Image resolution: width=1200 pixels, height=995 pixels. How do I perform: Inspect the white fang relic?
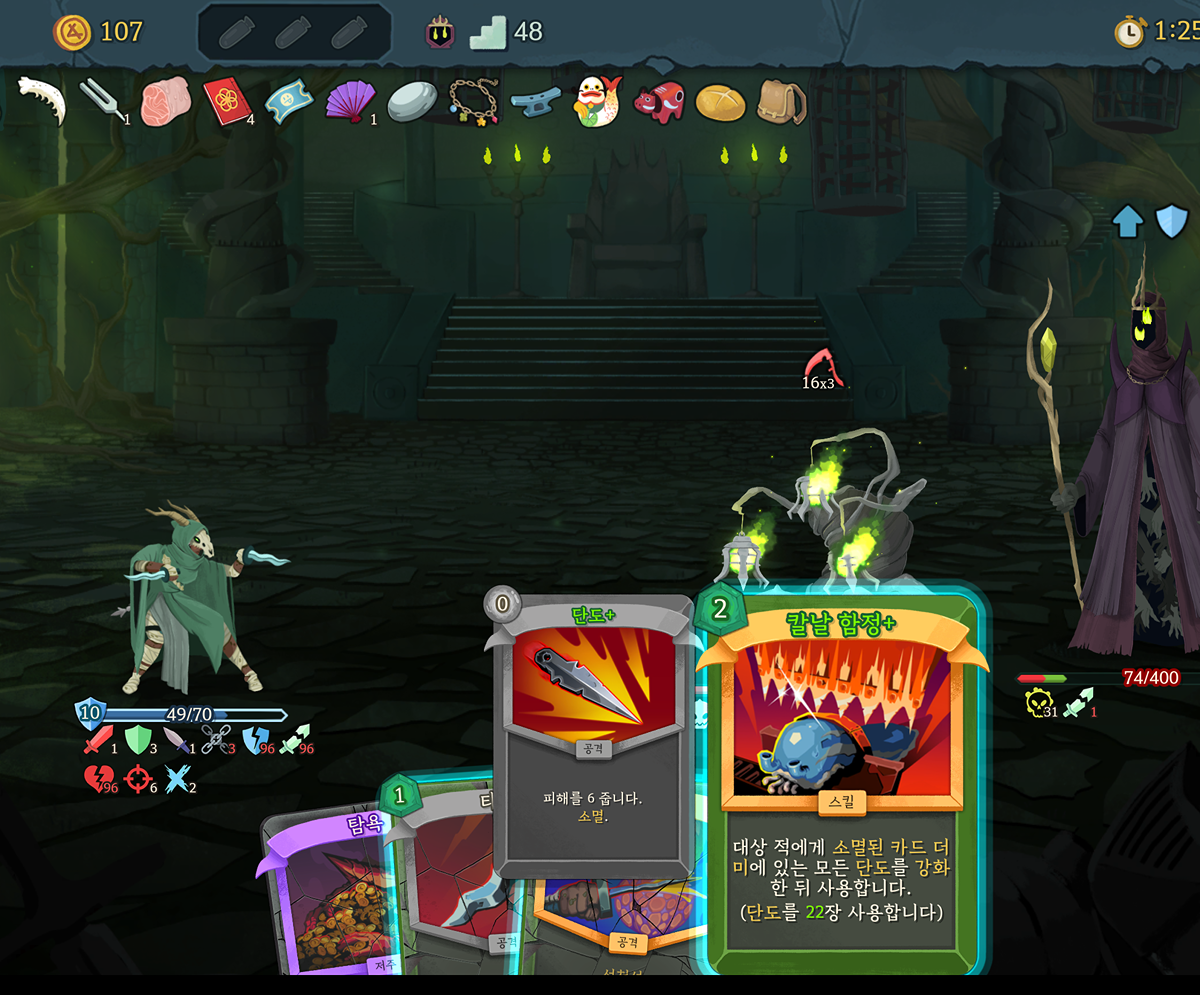click(x=42, y=101)
